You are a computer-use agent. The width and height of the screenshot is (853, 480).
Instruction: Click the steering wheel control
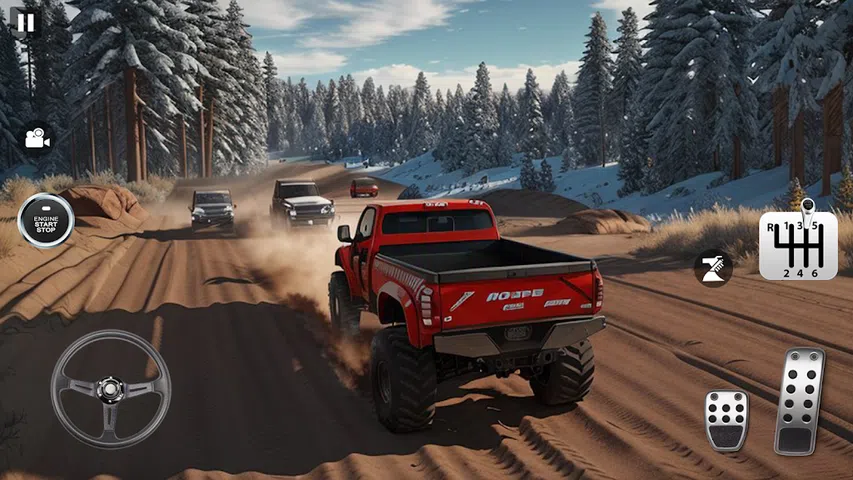(x=110, y=388)
